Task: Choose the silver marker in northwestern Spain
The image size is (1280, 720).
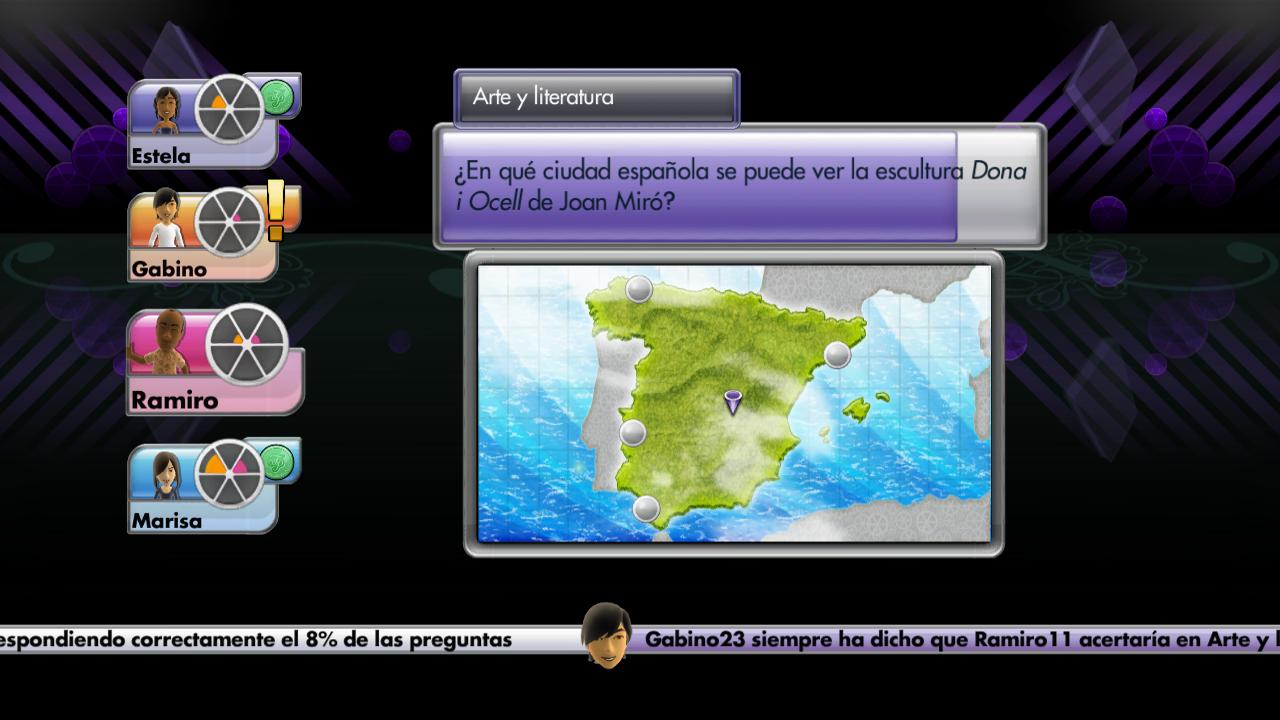Action: click(x=639, y=290)
